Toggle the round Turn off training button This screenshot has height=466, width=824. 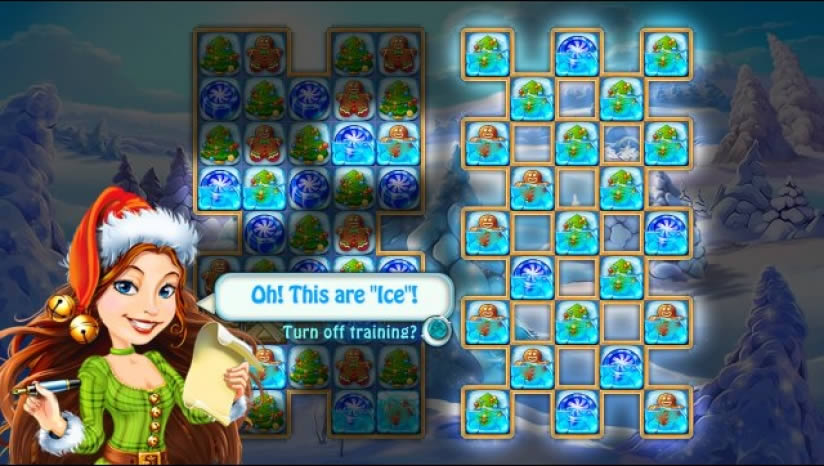[435, 330]
